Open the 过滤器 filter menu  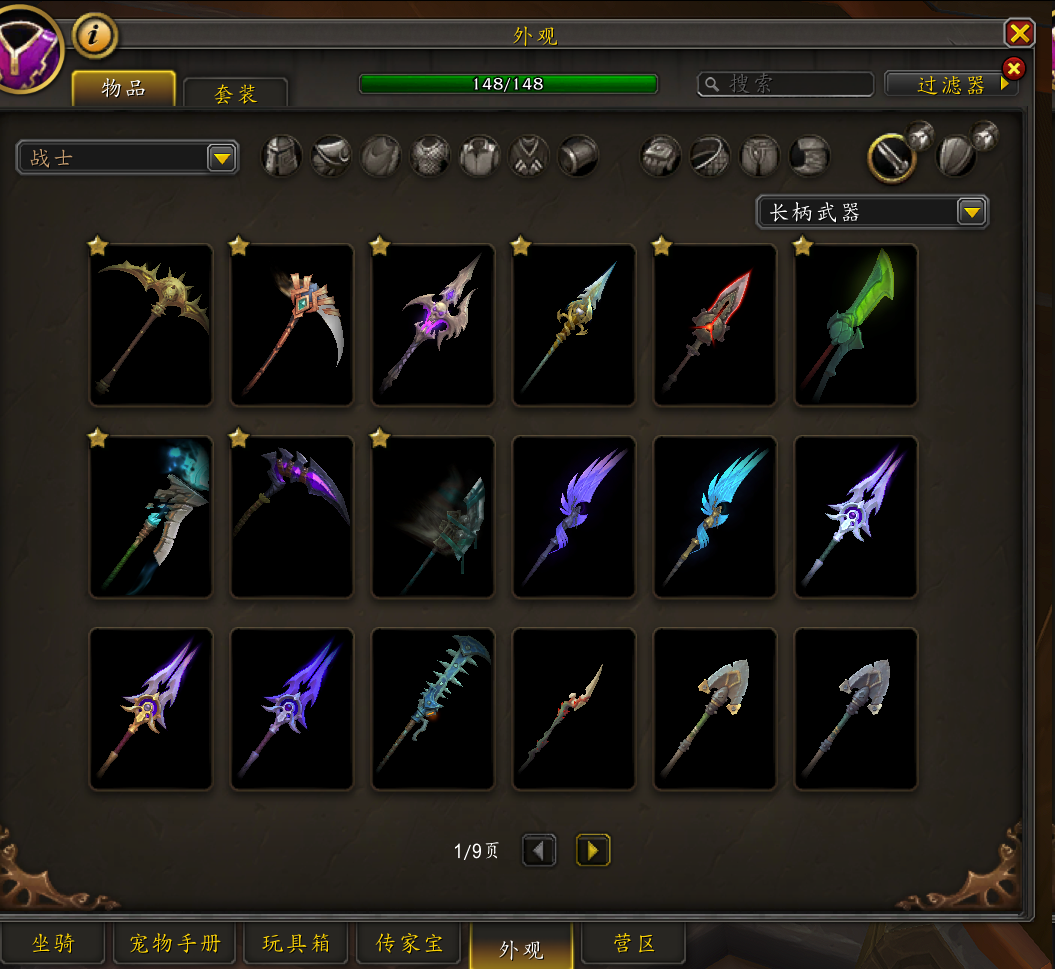click(x=951, y=84)
